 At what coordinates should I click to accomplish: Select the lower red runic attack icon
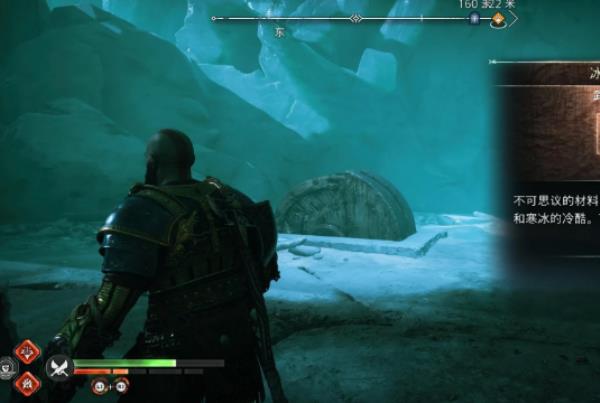pyautogui.click(x=27, y=380)
